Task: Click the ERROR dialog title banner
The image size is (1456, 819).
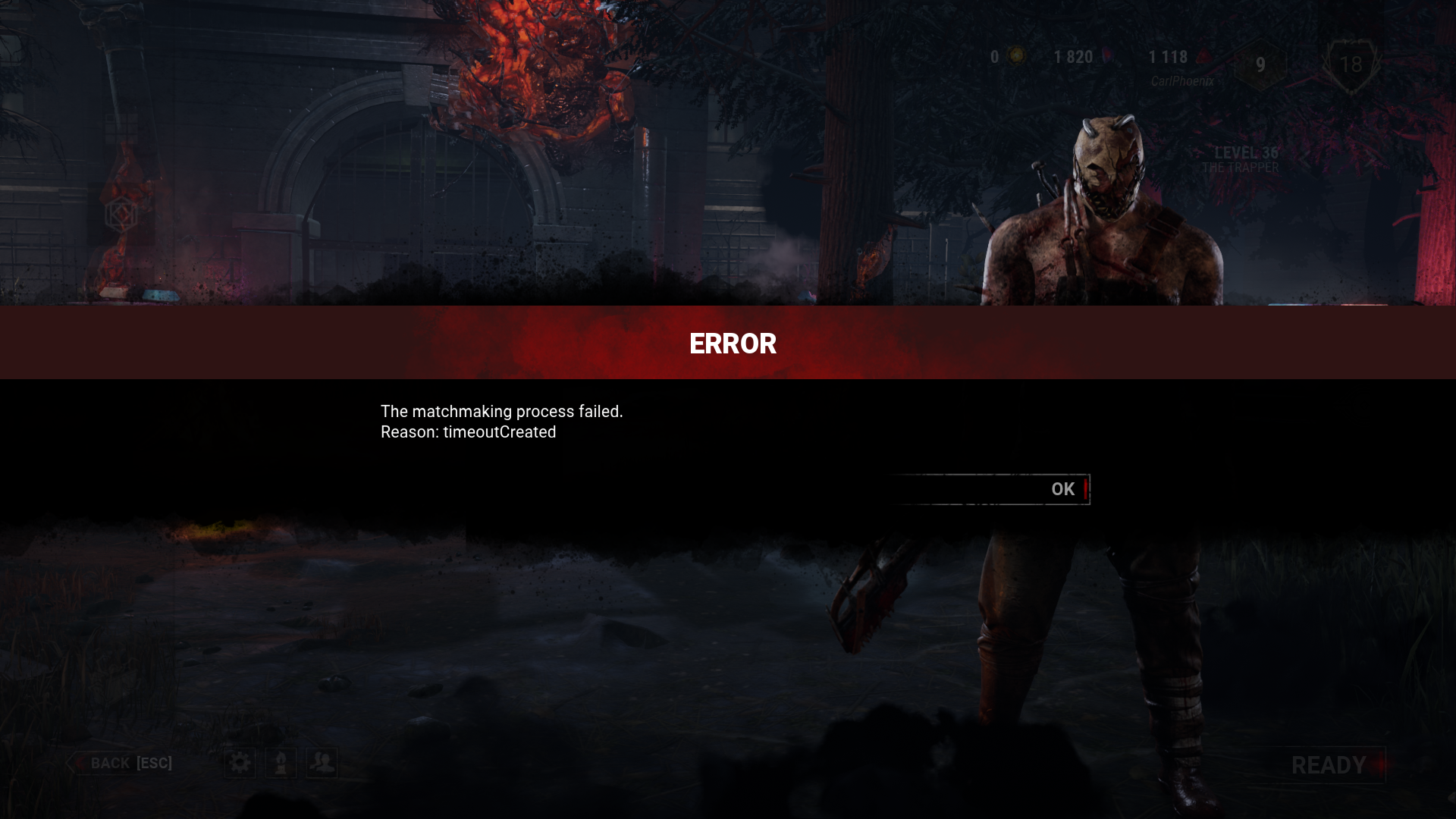Action: pyautogui.click(x=731, y=344)
